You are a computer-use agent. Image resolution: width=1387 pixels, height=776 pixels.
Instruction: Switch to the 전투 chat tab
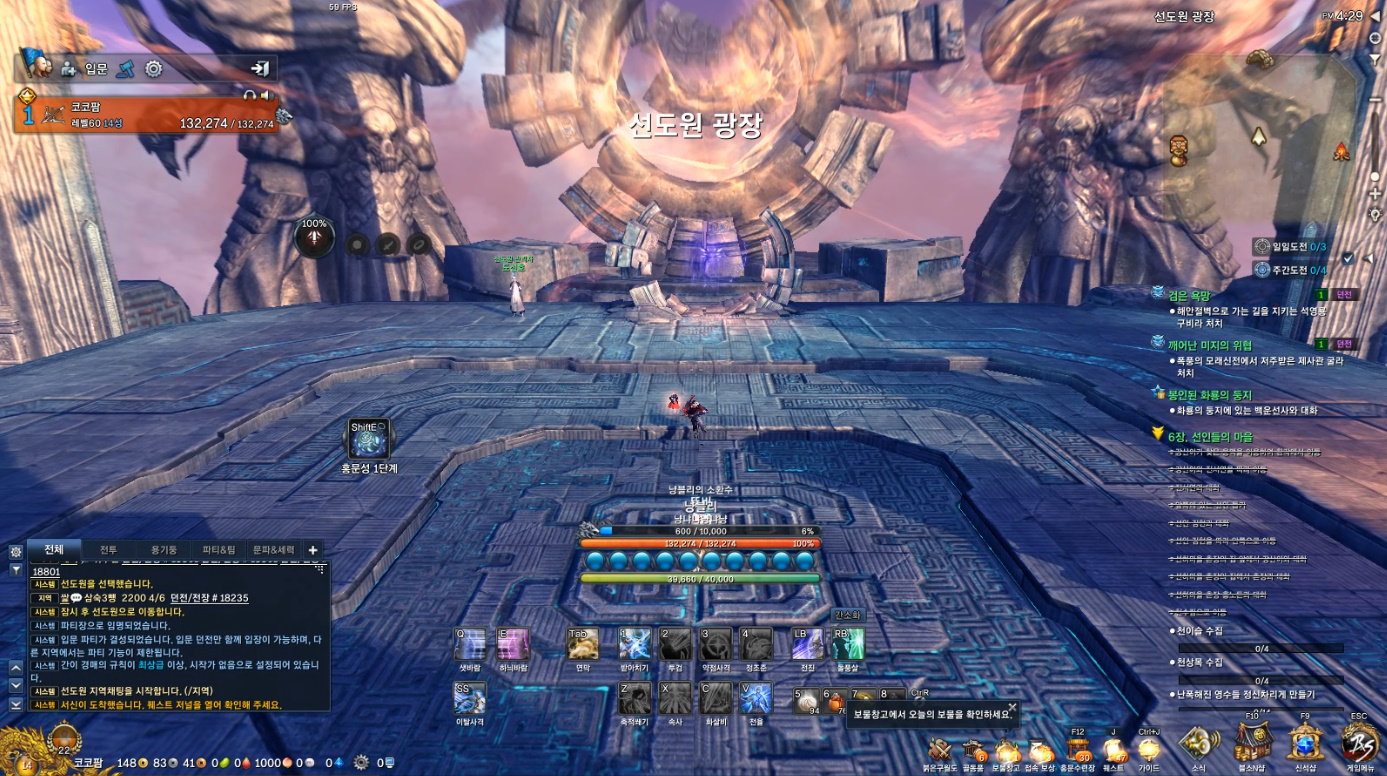(x=108, y=550)
